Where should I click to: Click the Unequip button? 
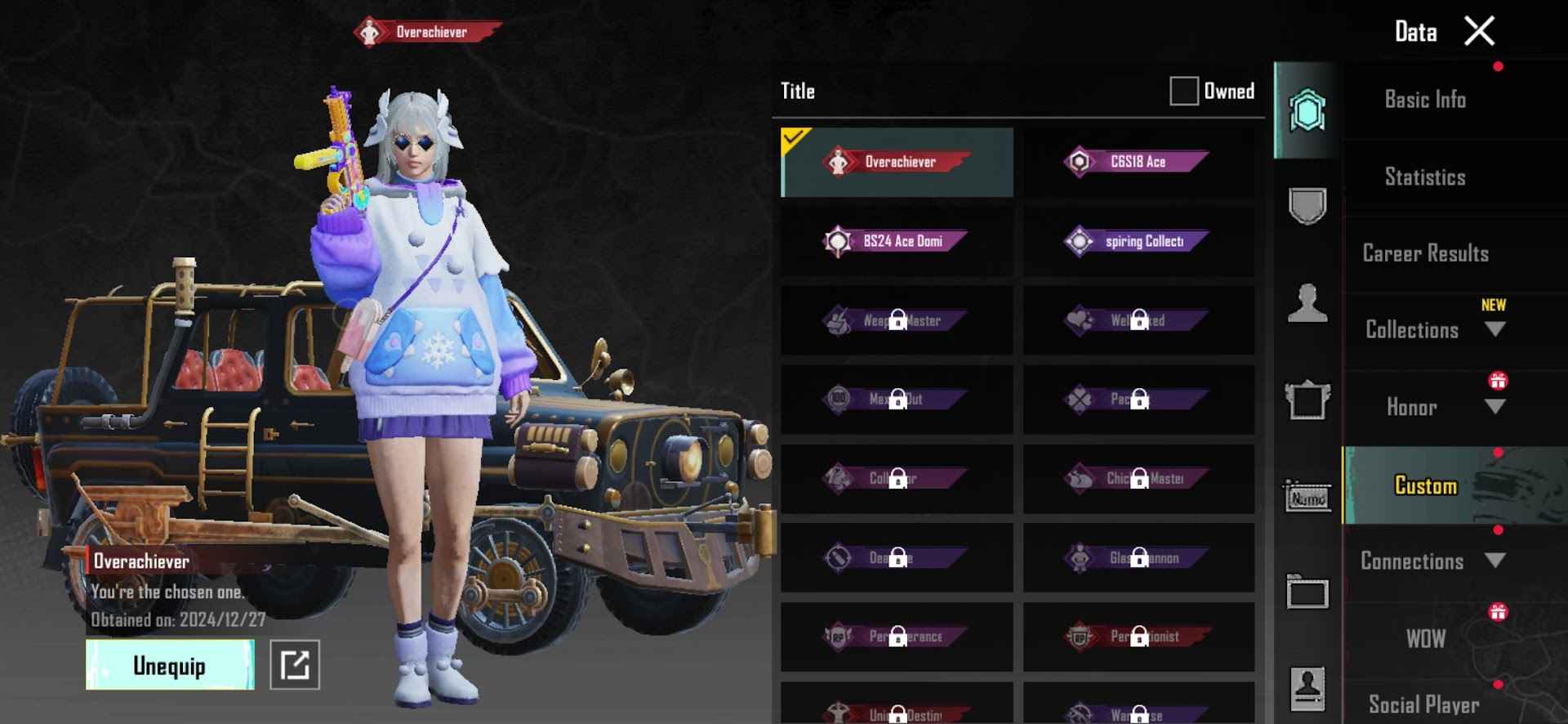(x=169, y=664)
